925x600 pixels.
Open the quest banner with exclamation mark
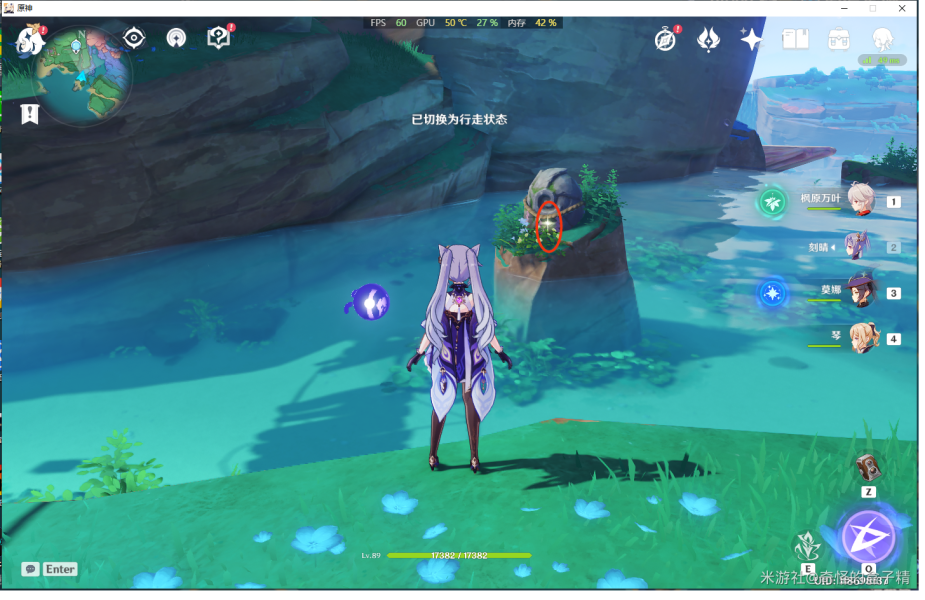(x=30, y=114)
